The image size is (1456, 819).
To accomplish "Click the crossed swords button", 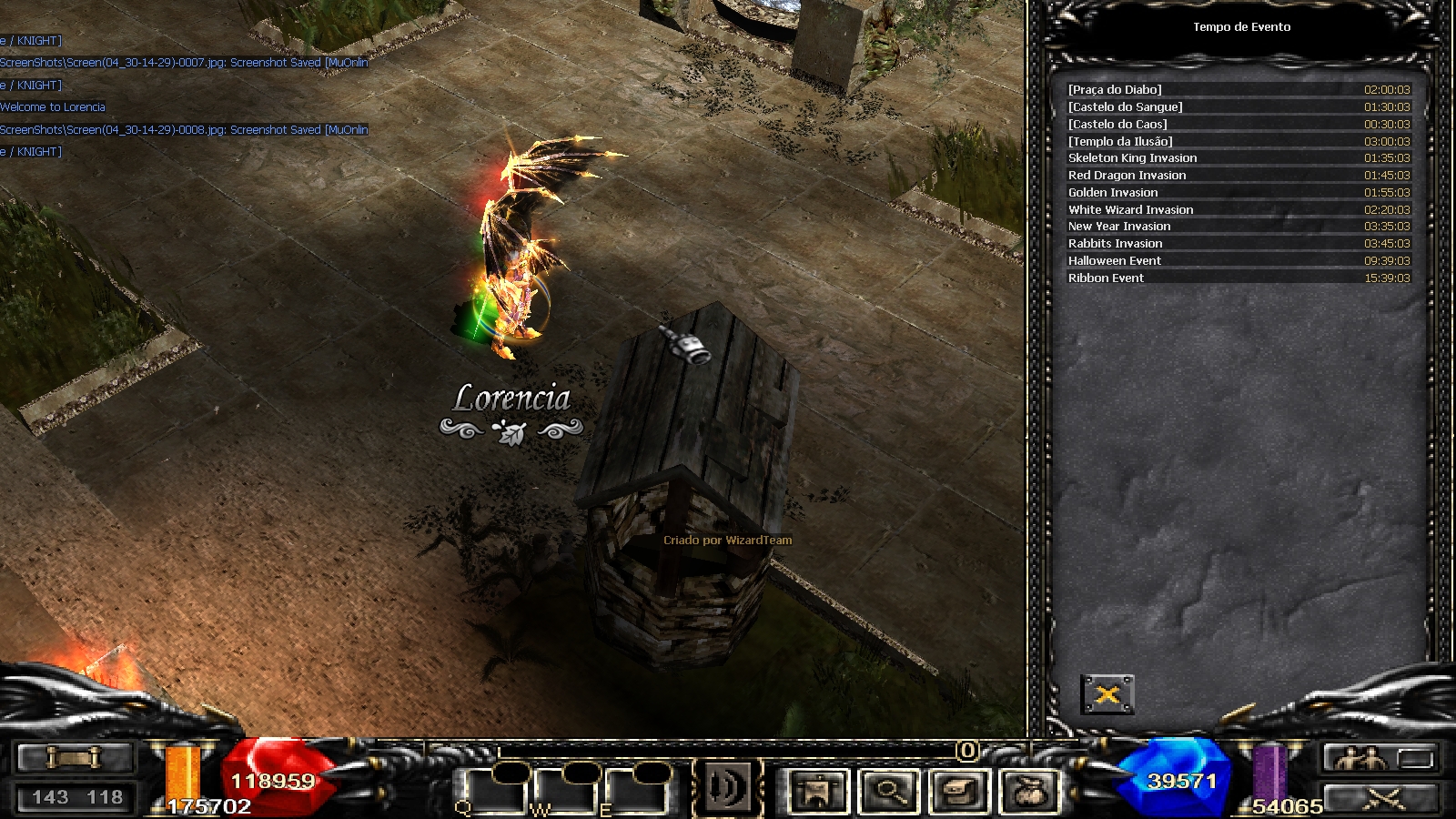I will 1383,798.
